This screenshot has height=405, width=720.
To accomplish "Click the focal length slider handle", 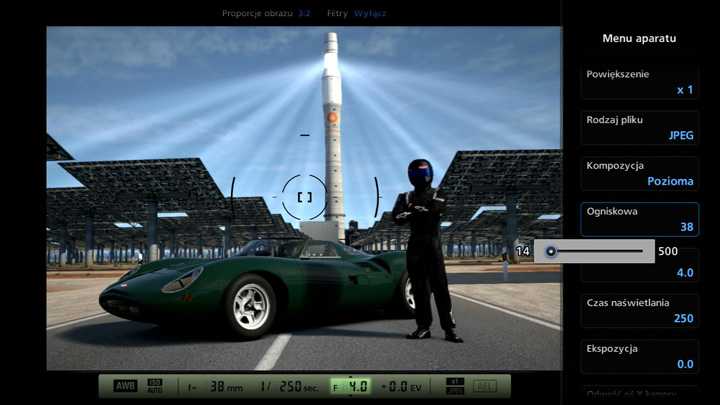I will tap(551, 251).
